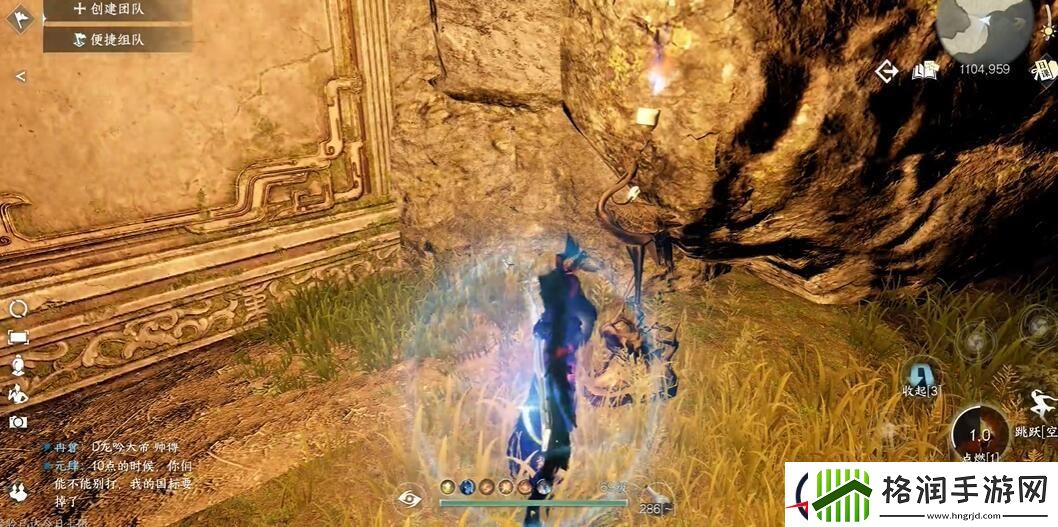The image size is (1058, 527).
Task: Collapse the left panel with the arrow
Action: coord(20,76)
